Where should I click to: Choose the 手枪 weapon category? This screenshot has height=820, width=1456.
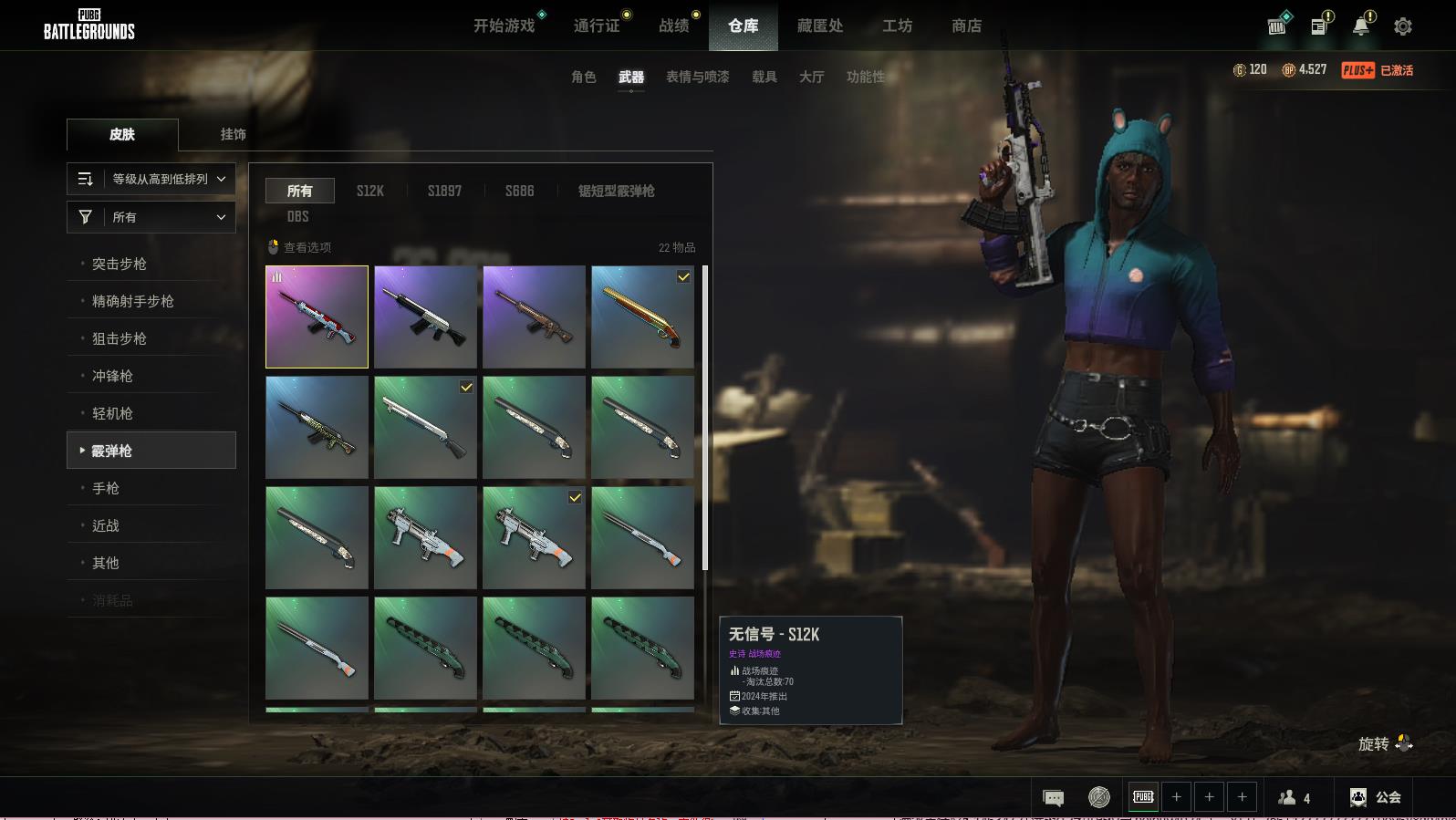click(x=106, y=488)
